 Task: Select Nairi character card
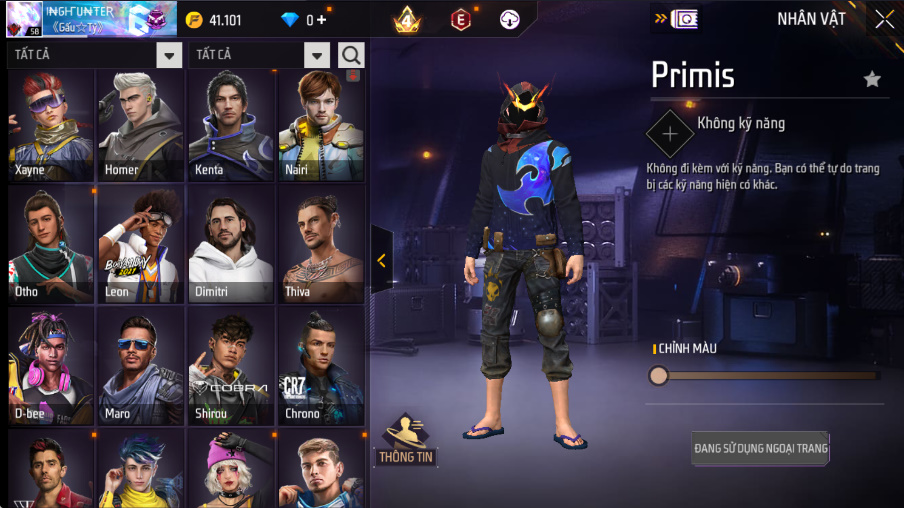pos(320,125)
